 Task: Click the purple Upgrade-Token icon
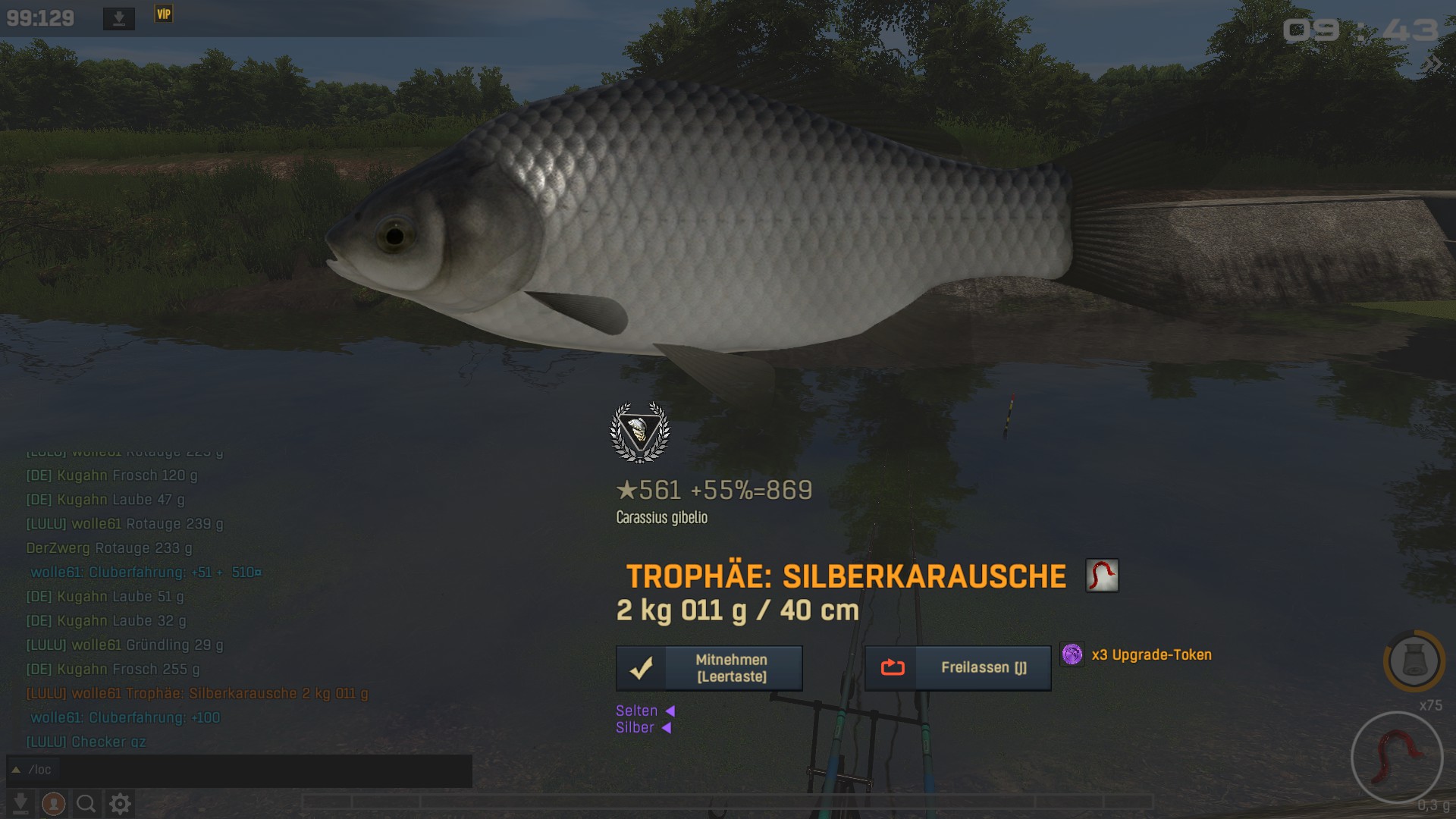pos(1072,654)
